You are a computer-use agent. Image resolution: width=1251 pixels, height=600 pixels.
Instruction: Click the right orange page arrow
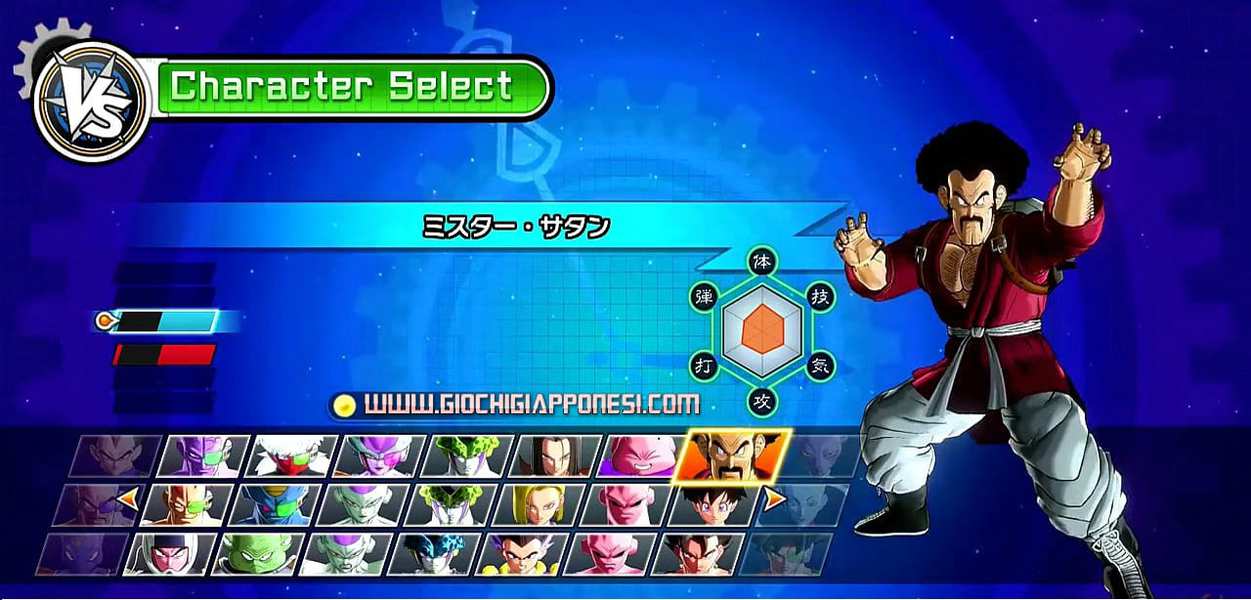[x=775, y=497]
